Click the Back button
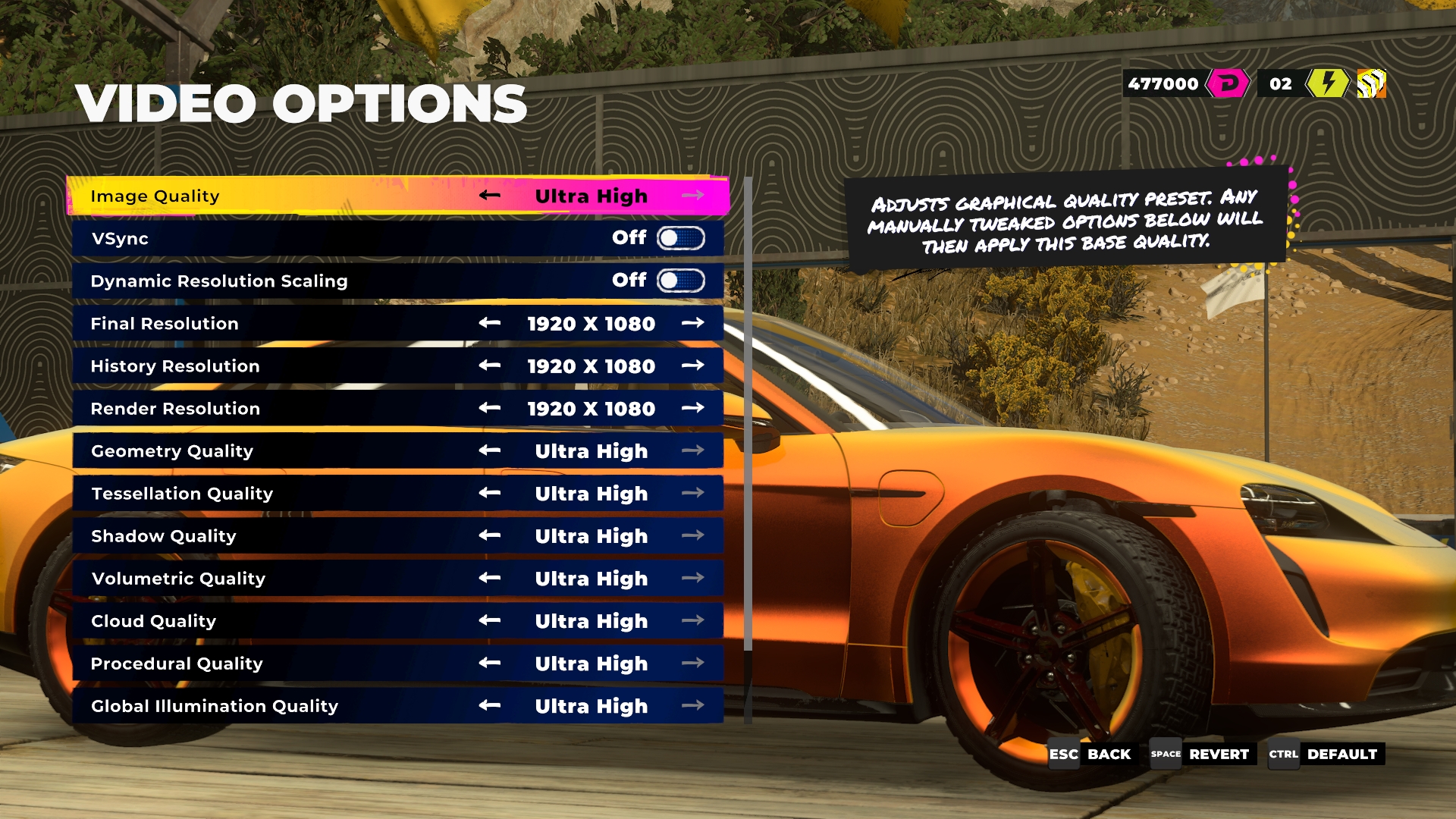The height and width of the screenshot is (819, 1456). pyautogui.click(x=1091, y=754)
